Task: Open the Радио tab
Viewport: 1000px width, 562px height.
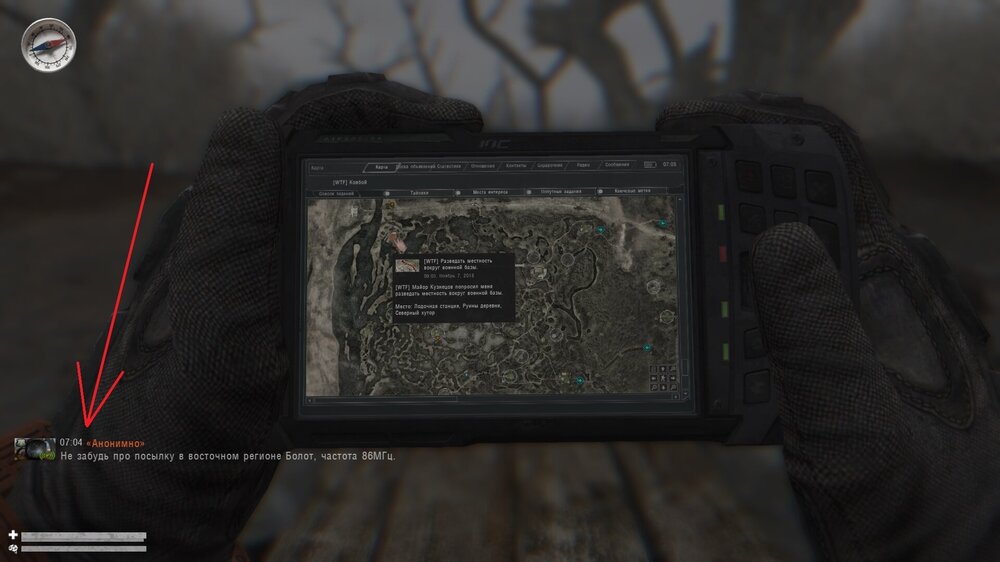Action: point(583,165)
